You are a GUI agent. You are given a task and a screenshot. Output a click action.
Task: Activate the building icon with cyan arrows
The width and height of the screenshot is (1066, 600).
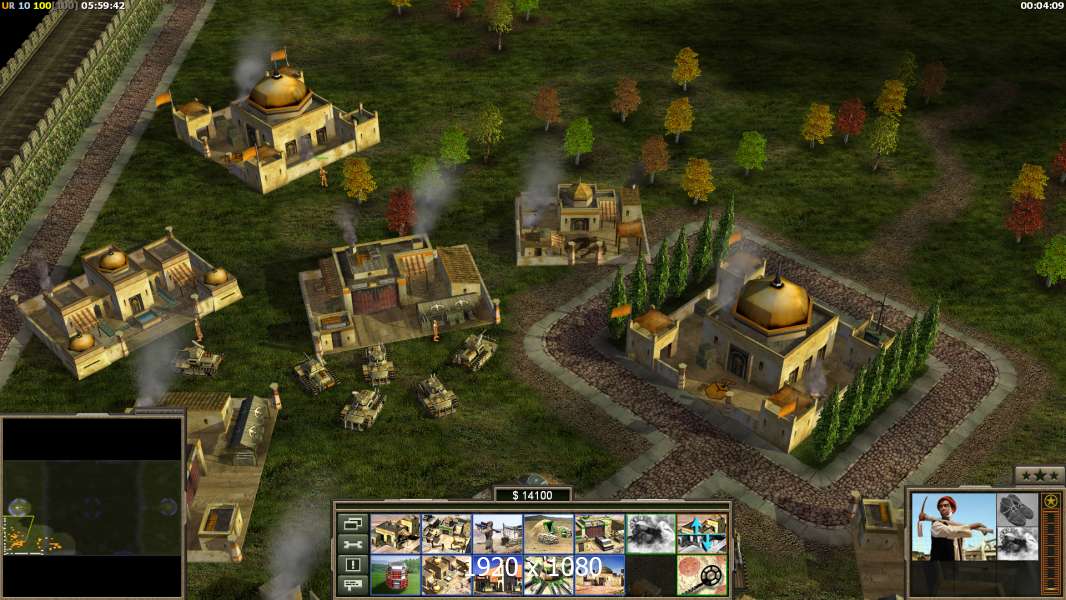click(x=701, y=533)
